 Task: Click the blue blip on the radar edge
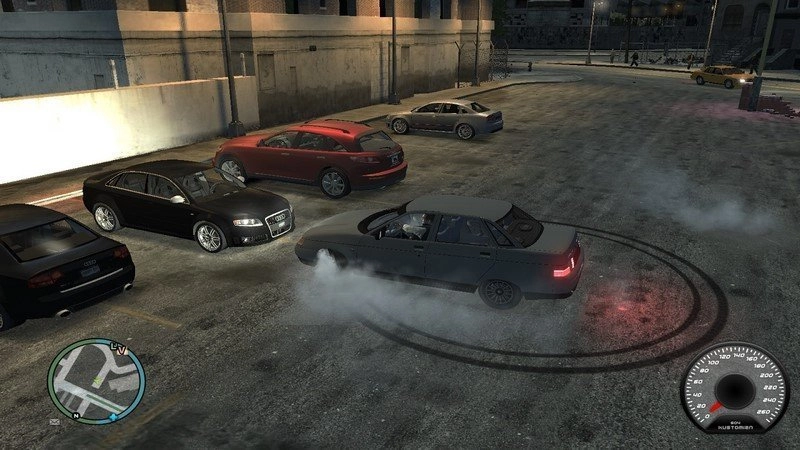pos(114,415)
